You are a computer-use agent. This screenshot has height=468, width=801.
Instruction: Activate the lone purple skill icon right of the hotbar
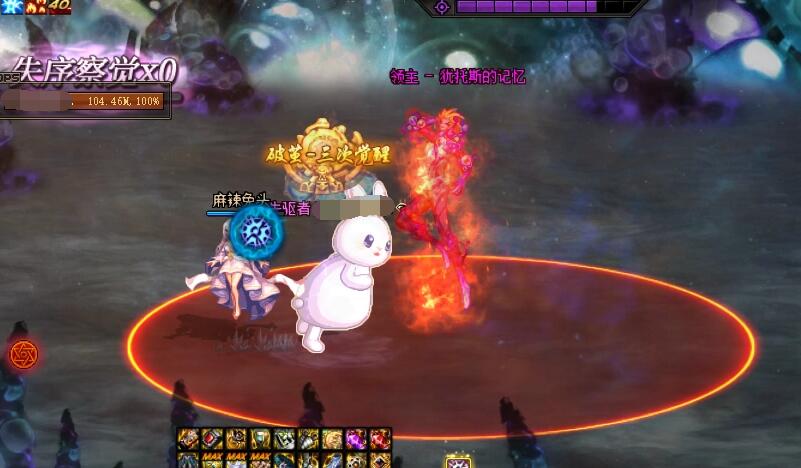(458, 462)
